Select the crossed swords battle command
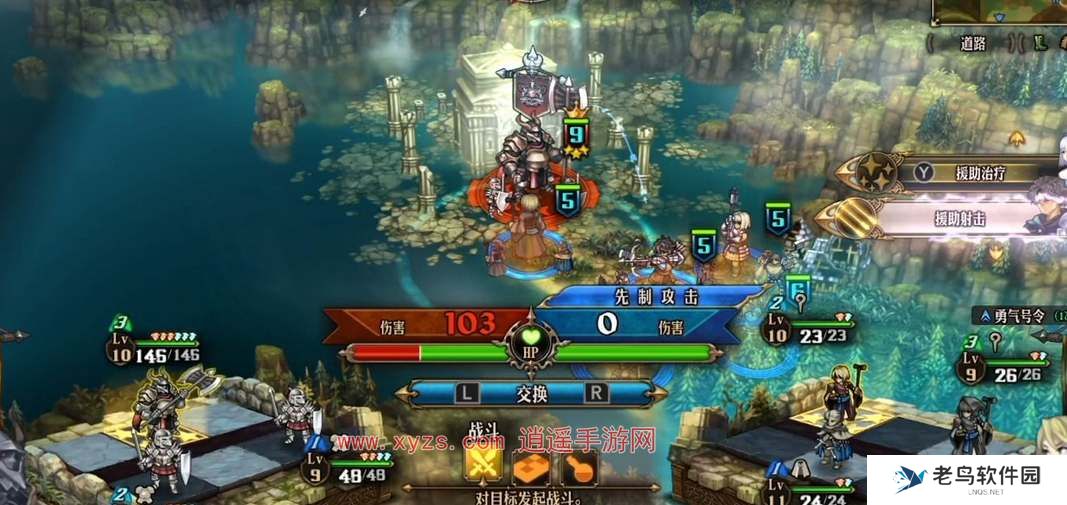The image size is (1067, 505). [x=483, y=467]
